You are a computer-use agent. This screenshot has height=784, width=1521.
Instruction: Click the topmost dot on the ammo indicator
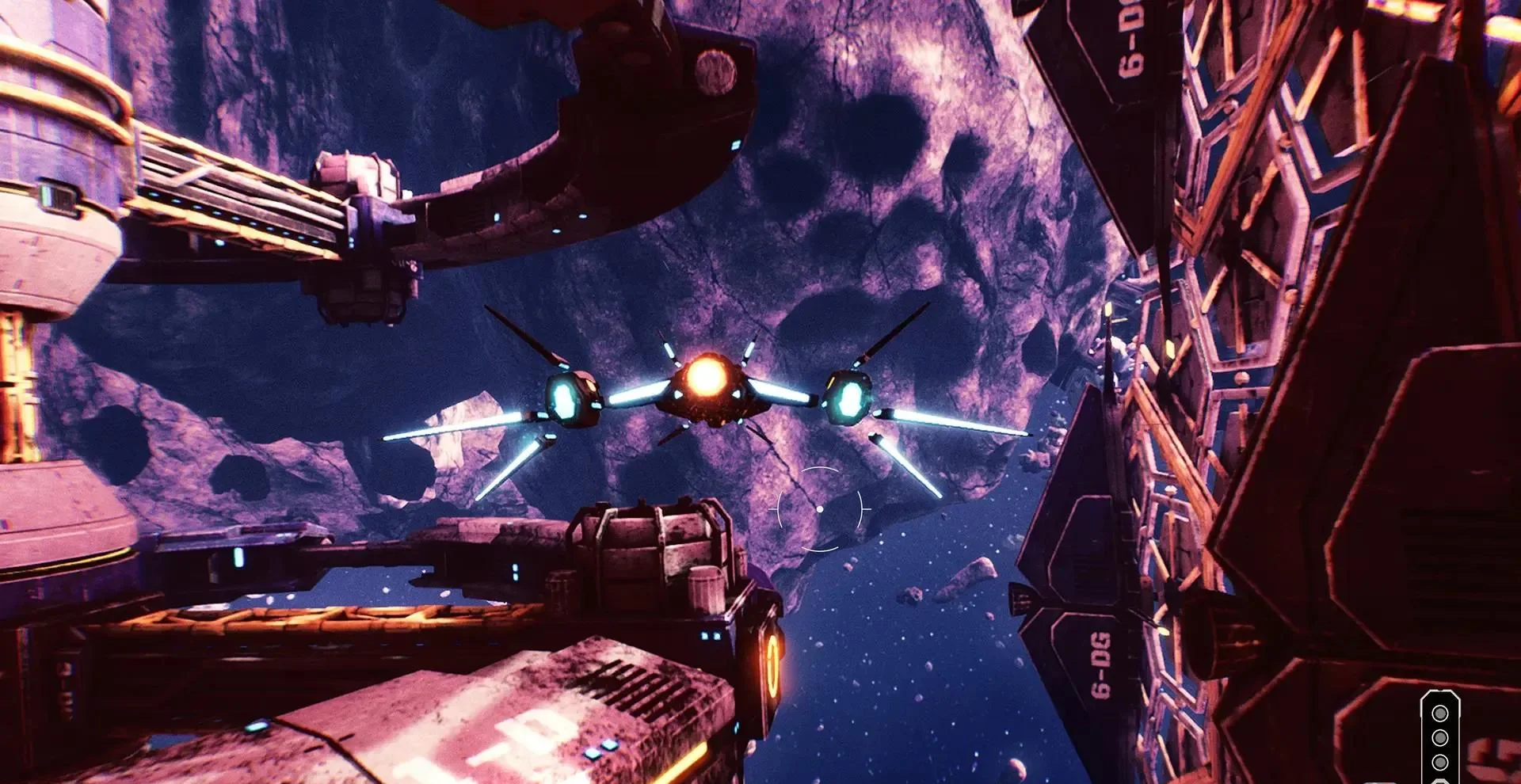pyautogui.click(x=1440, y=714)
